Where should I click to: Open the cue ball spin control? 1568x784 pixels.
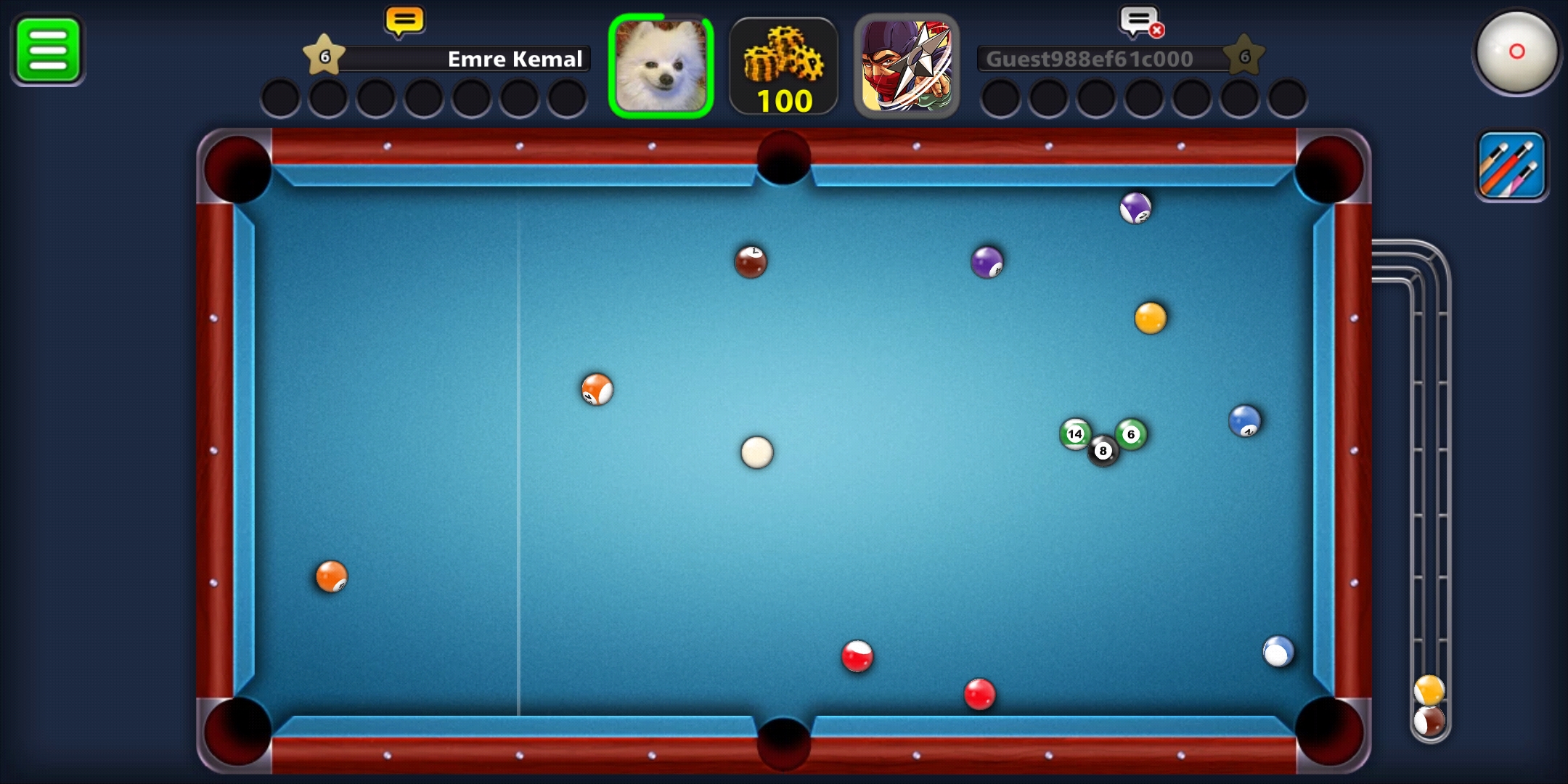(x=1516, y=52)
